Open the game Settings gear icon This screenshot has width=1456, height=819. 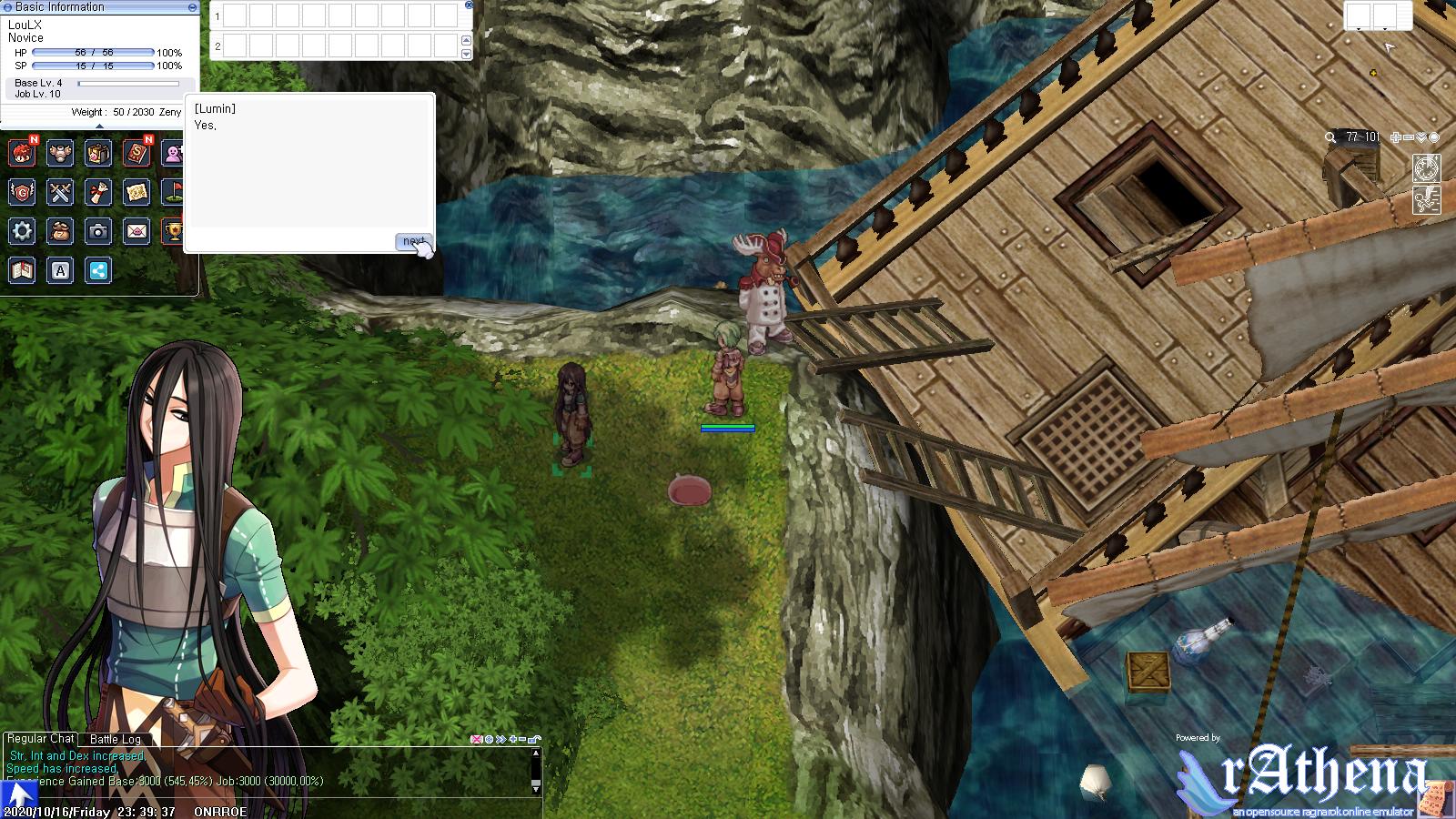[21, 231]
